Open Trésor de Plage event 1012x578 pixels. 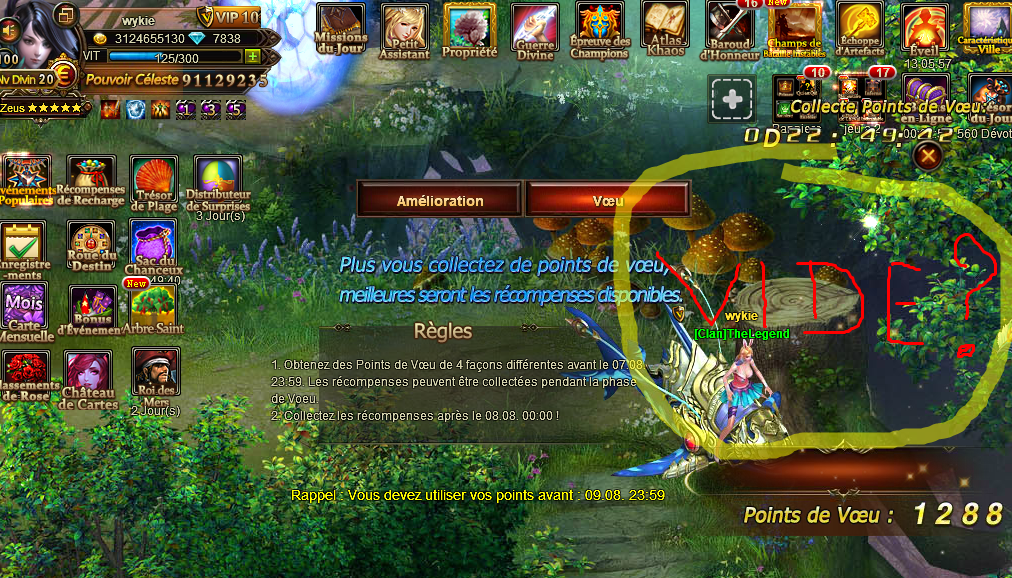(154, 181)
